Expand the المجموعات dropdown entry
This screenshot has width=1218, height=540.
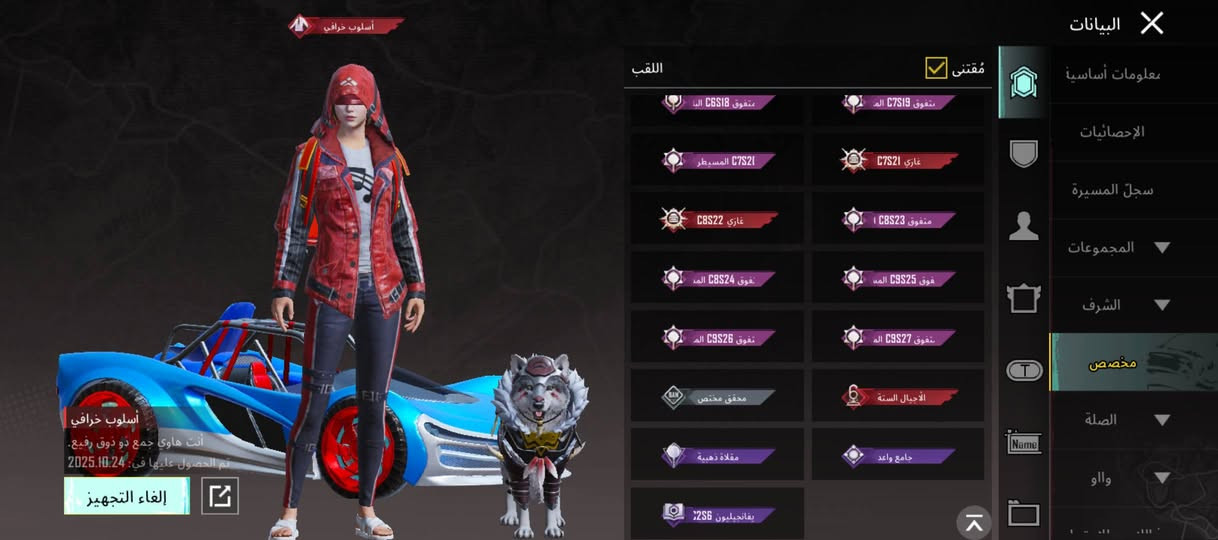click(1118, 247)
